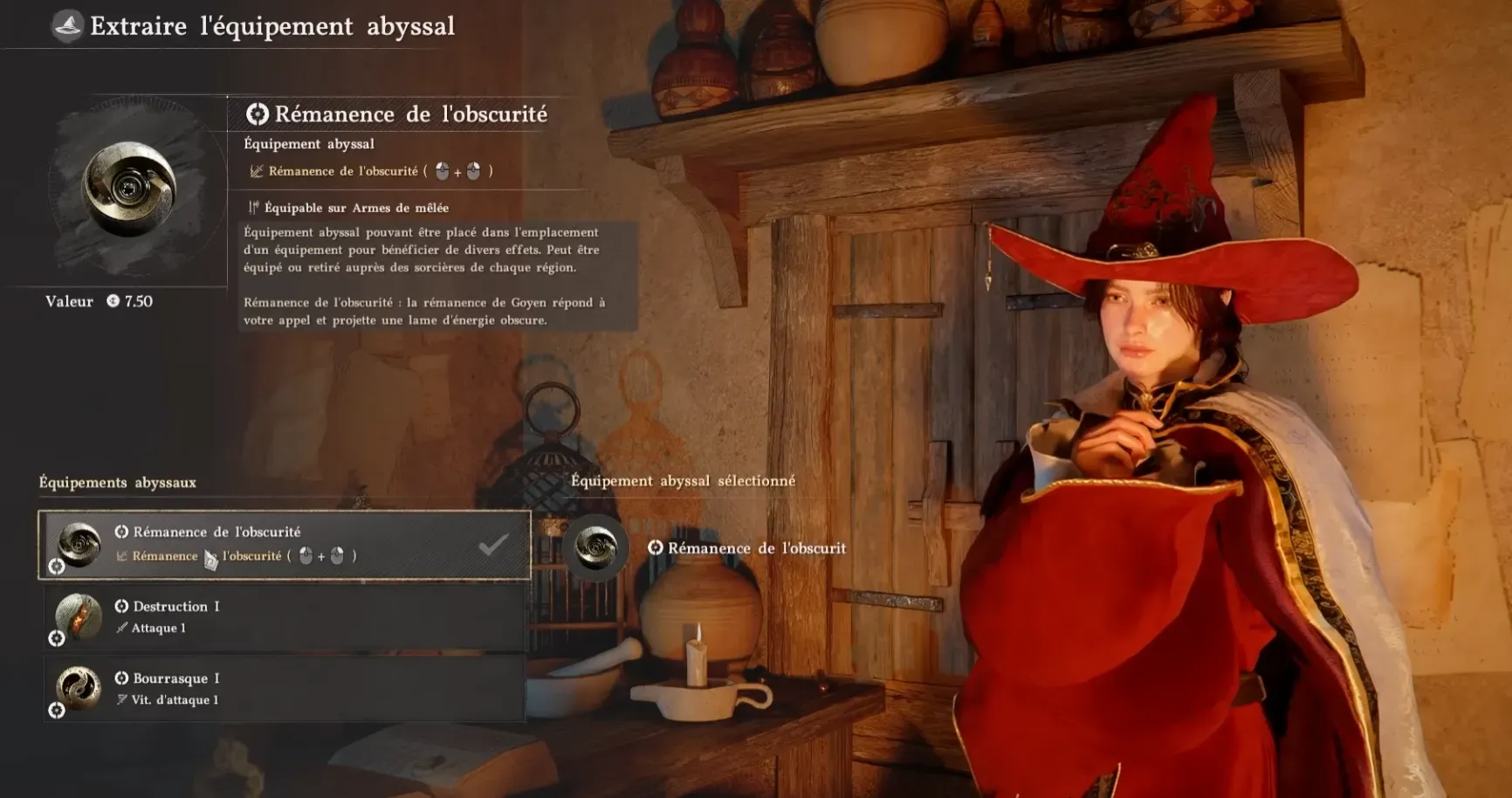Select the Rémanence de l'obscurité list row
The height and width of the screenshot is (798, 1512).
284,545
